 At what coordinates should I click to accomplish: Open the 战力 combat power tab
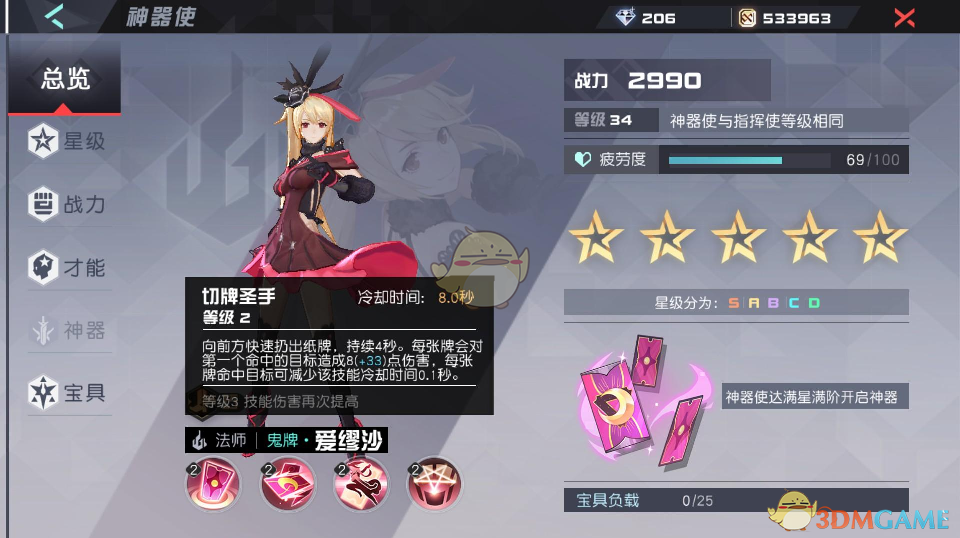pyautogui.click(x=67, y=205)
